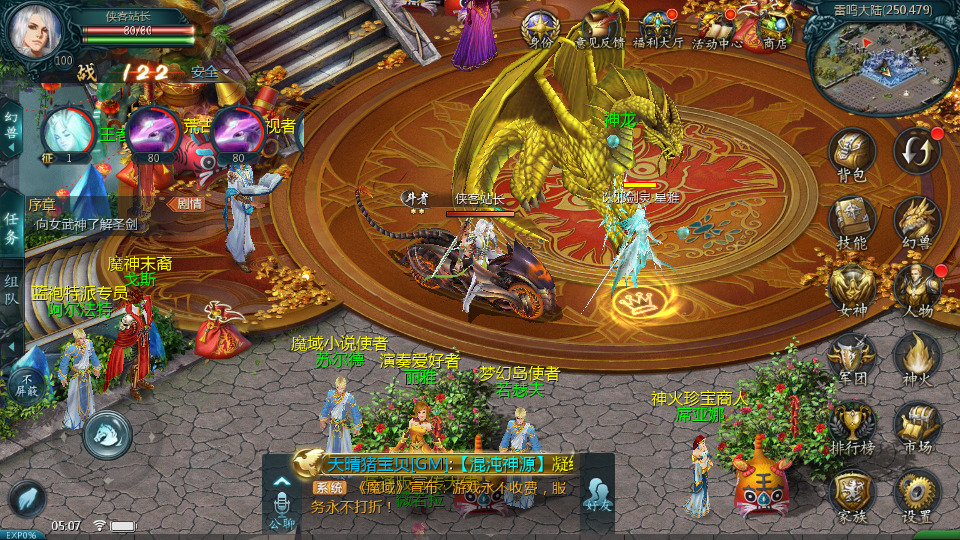
Task: Click the 剧情 story button
Action: coord(189,203)
